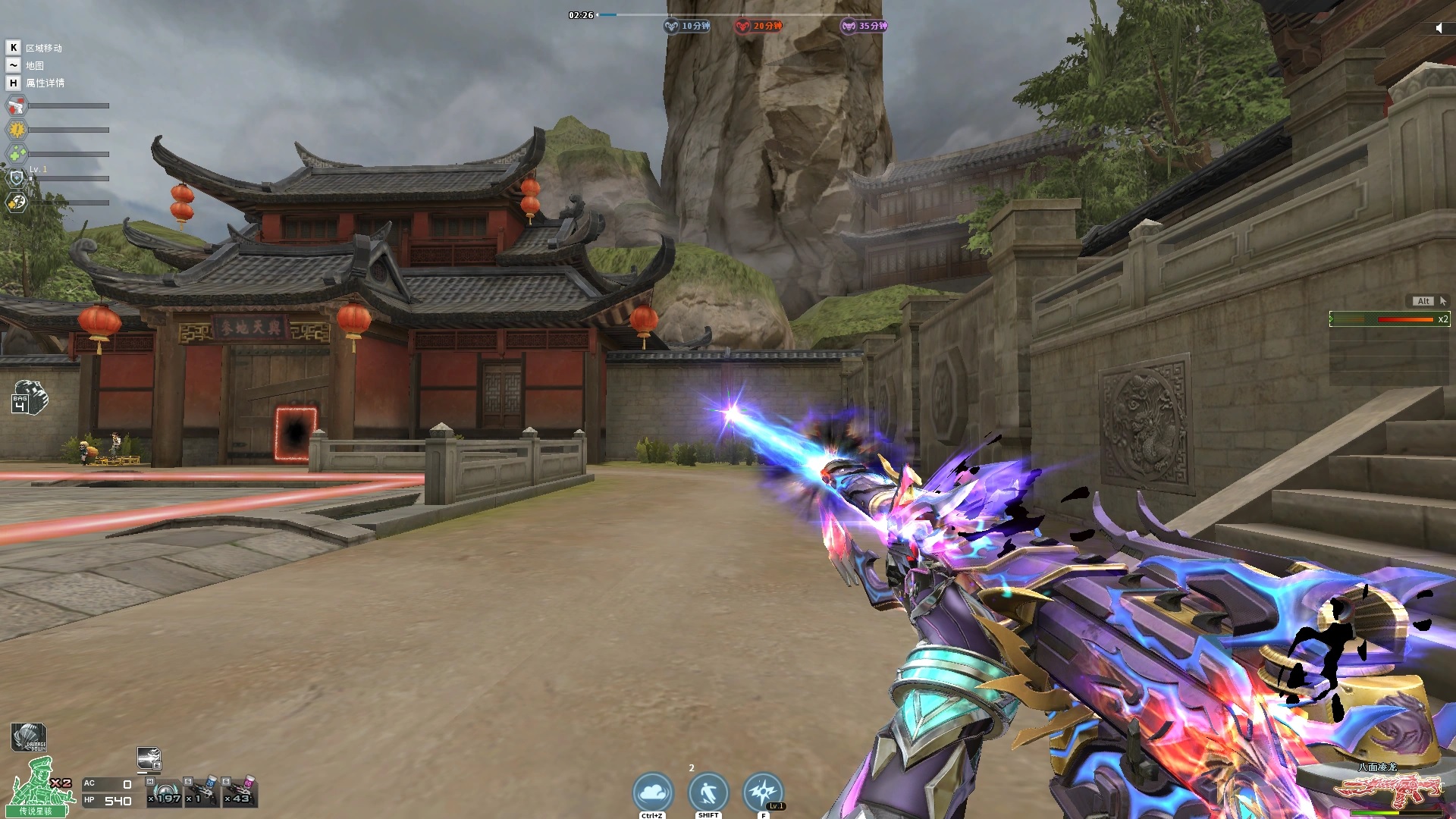Viewport: 1456px width, 819px height.
Task: Select the green plus healing attribute
Action: point(17,154)
